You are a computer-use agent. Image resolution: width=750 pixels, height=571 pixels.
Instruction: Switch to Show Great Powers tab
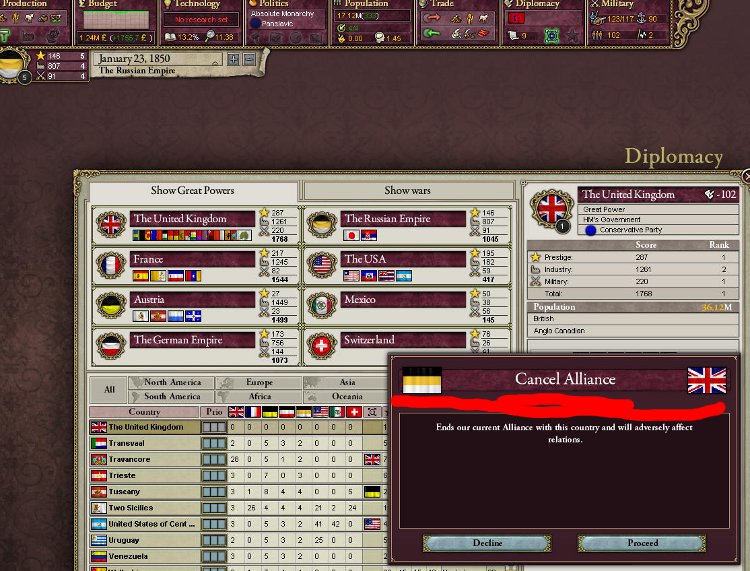pyautogui.click(x=192, y=190)
